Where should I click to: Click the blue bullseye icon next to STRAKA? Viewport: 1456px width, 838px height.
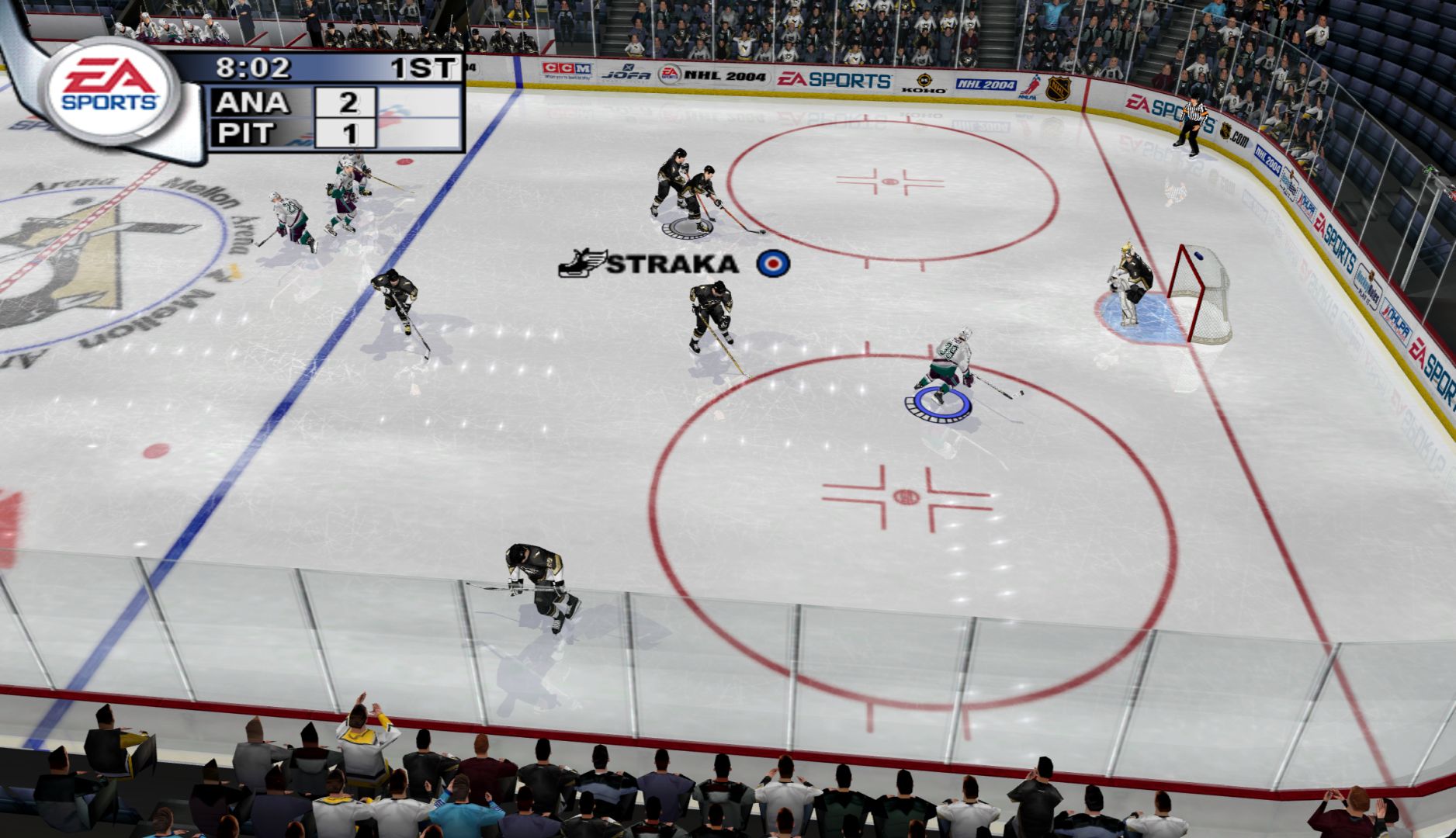pos(773,263)
